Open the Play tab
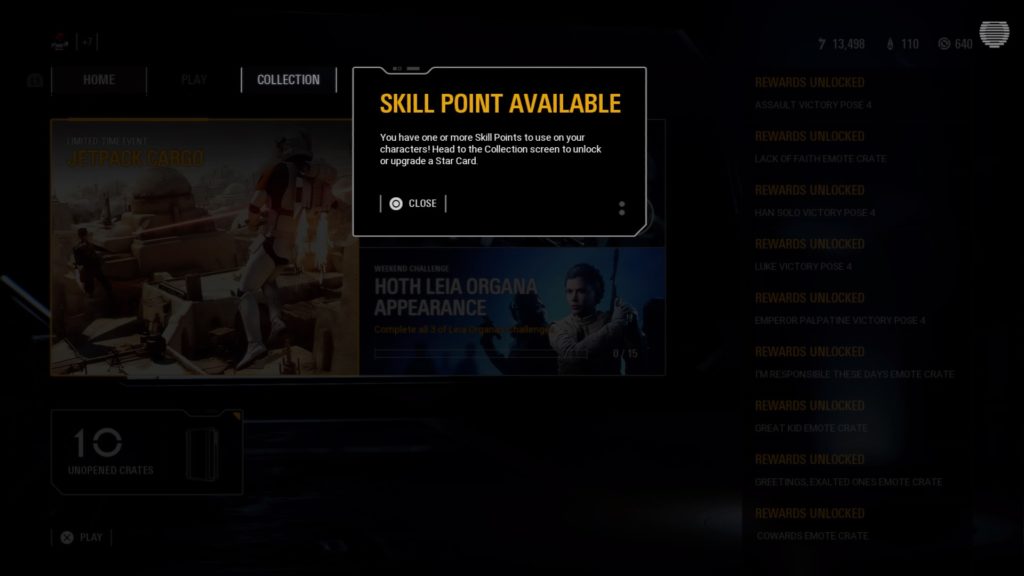1024x576 pixels. tap(194, 80)
